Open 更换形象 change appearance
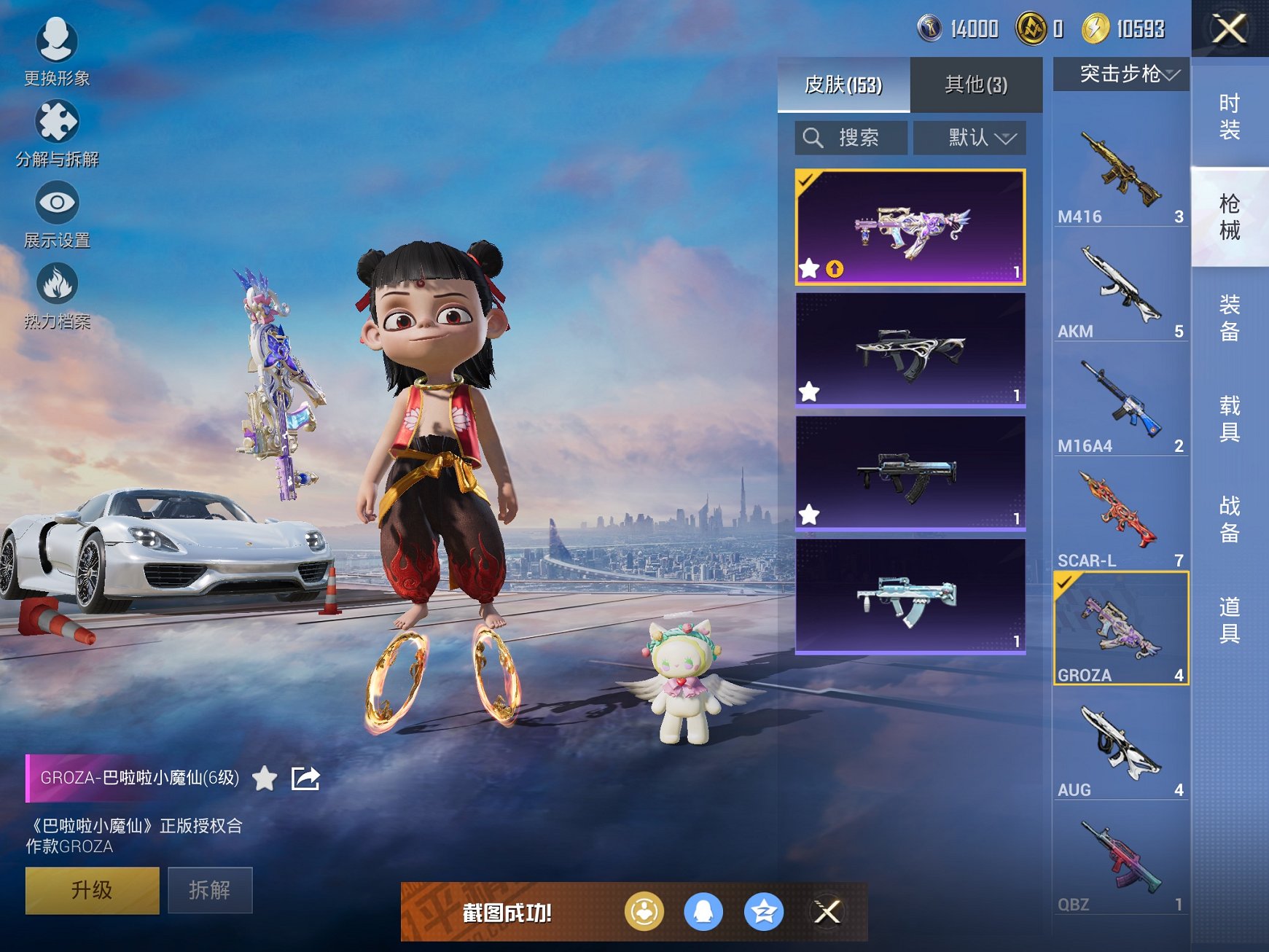1269x952 pixels. [x=57, y=50]
